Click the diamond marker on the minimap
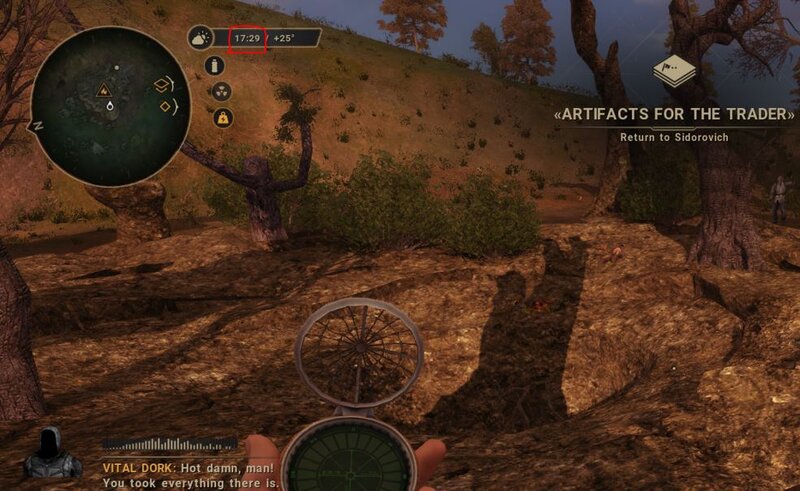This screenshot has width=800, height=491. 165,107
